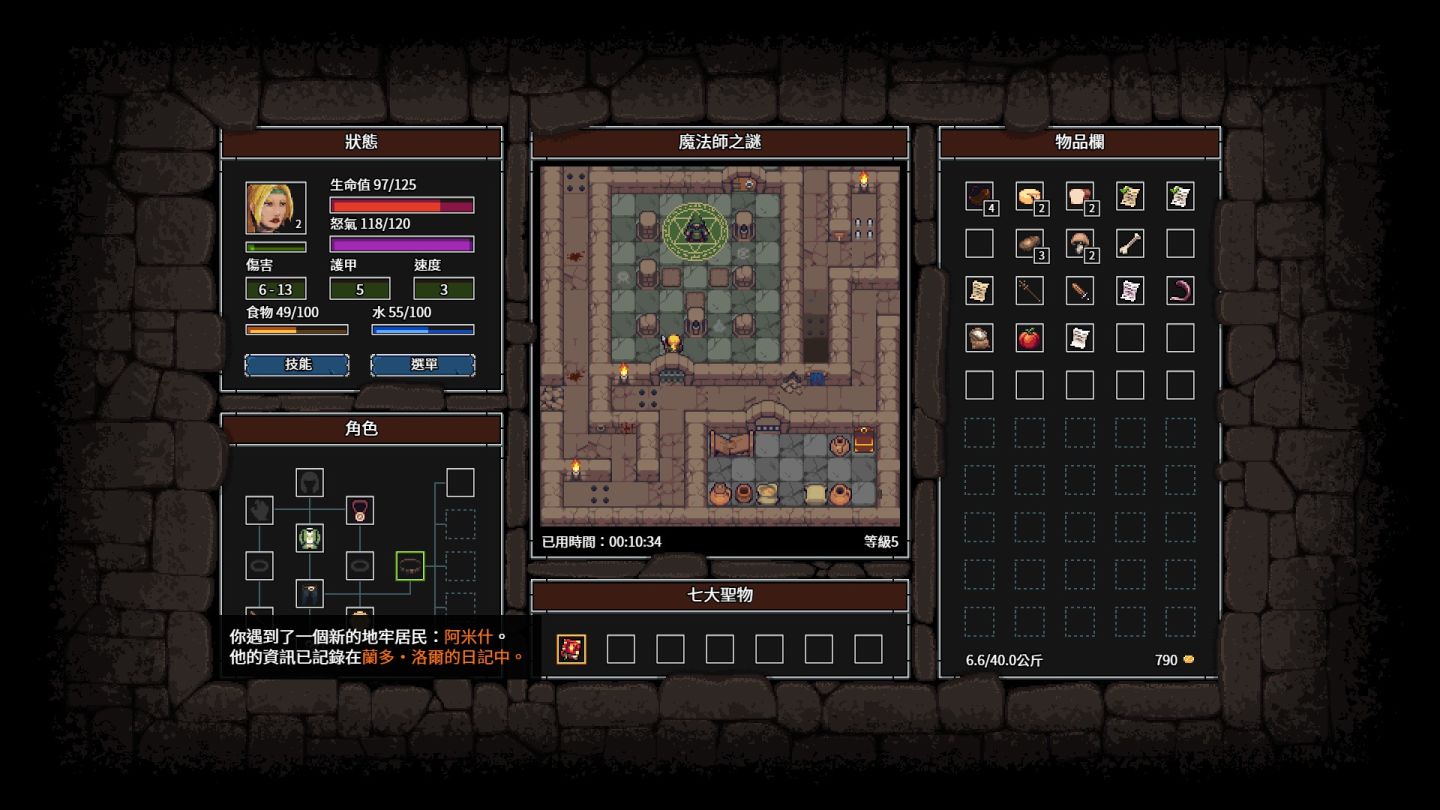The width and height of the screenshot is (1440, 810).
Task: Open the 選單 menu
Action: pos(423,365)
